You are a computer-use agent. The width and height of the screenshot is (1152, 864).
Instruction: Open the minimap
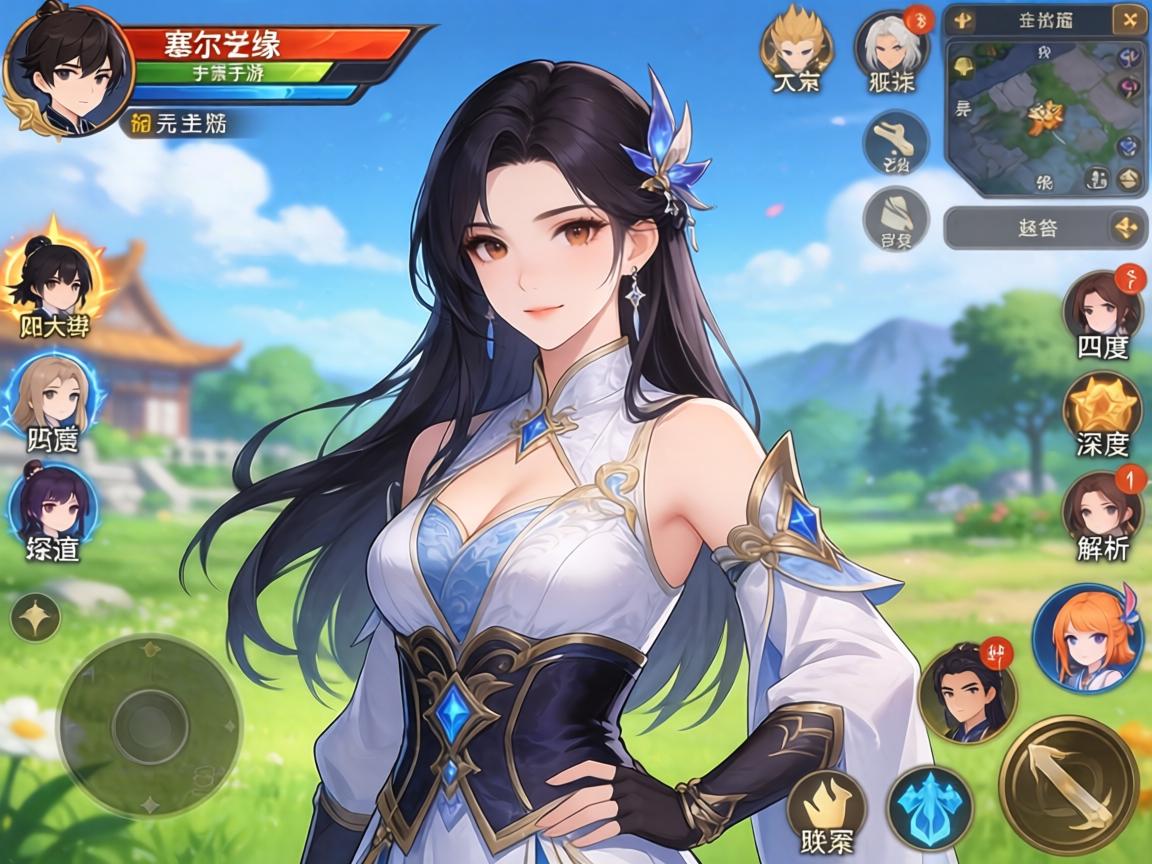(1044, 116)
